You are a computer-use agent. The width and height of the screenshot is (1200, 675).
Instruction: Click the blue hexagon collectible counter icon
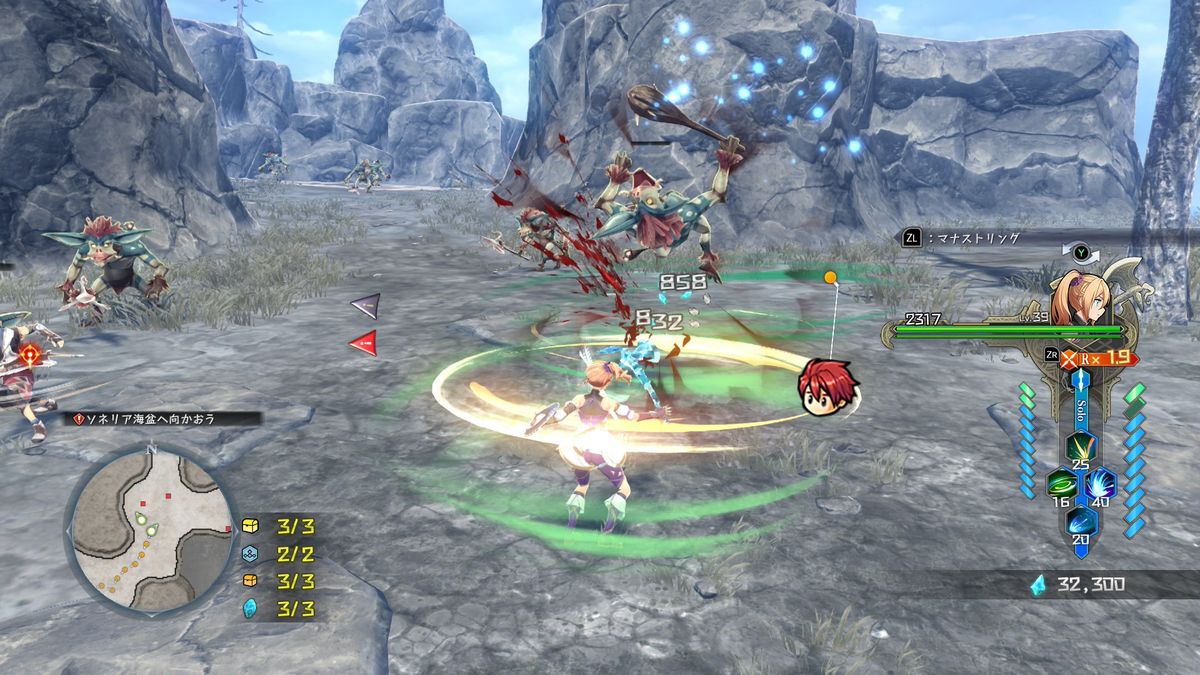[x=251, y=553]
